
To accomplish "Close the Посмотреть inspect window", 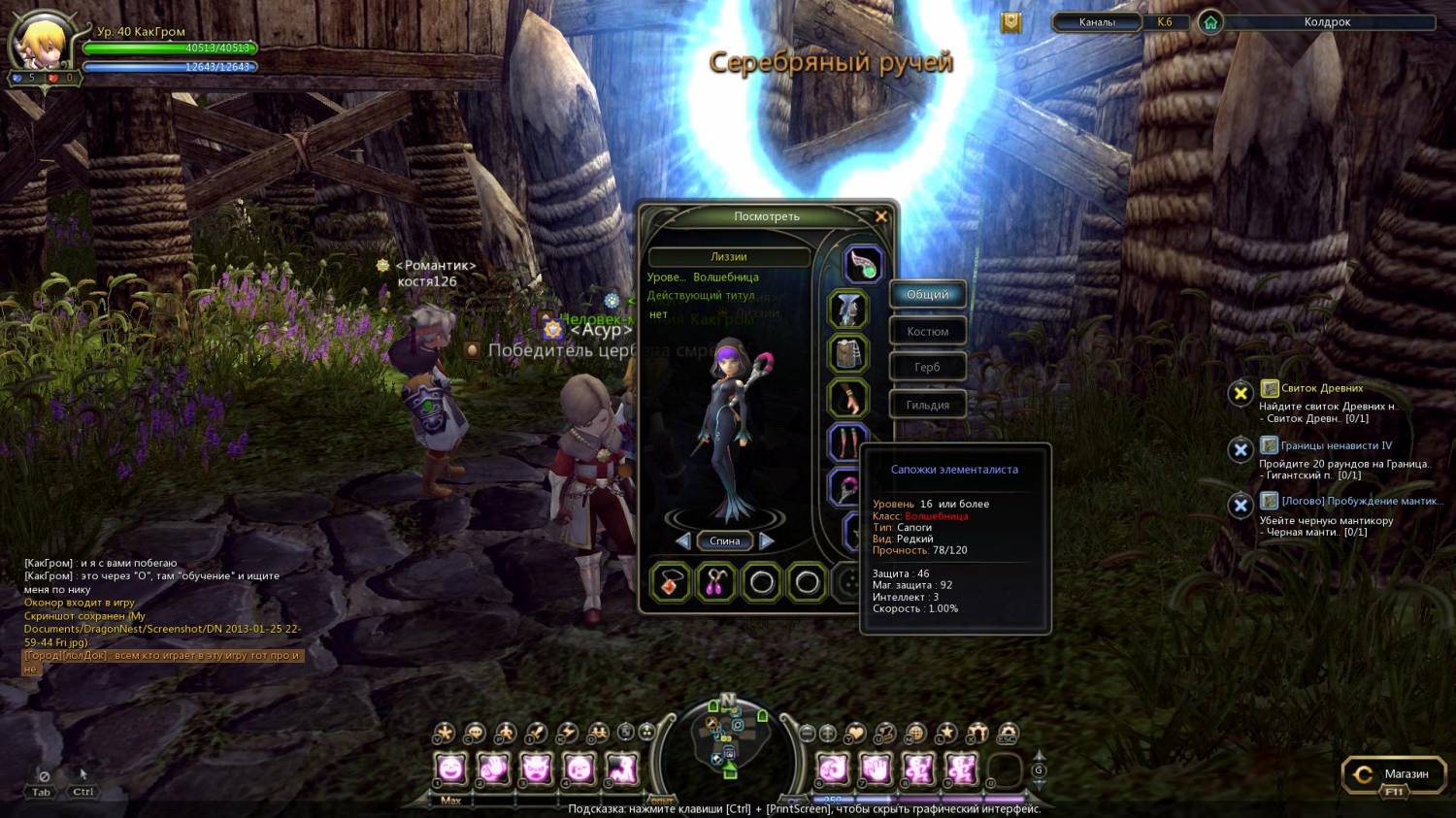I will pyautogui.click(x=881, y=216).
